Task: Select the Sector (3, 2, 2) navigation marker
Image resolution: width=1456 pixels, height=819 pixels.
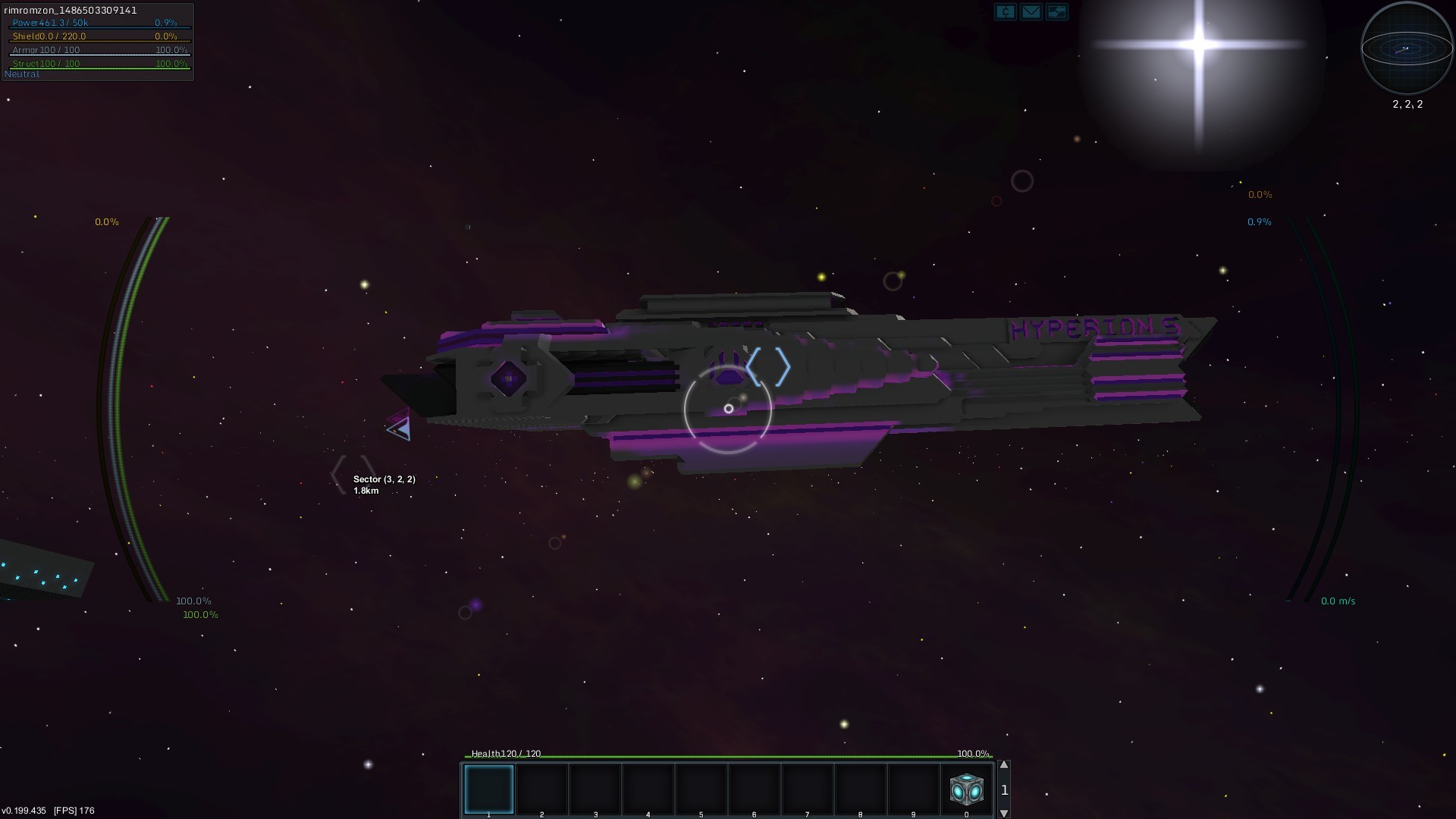Action: 353,473
